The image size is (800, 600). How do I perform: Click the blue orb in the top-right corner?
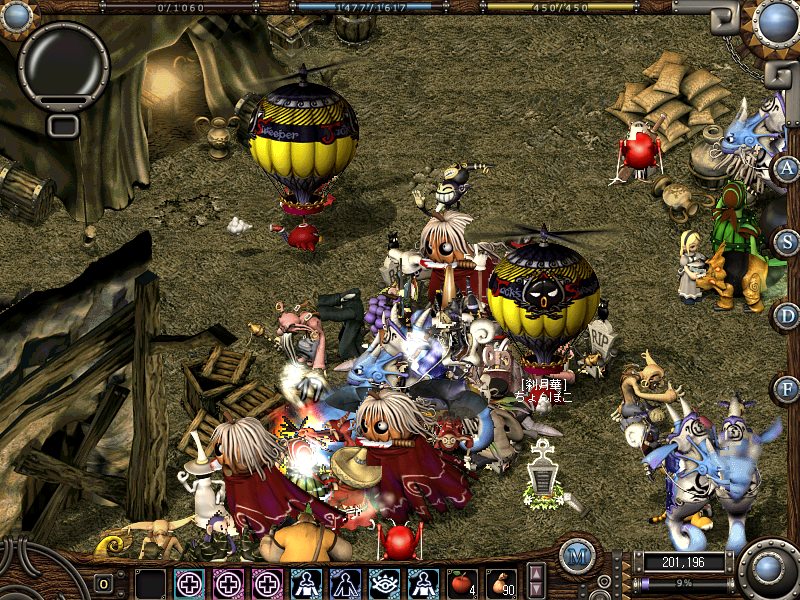point(776,22)
